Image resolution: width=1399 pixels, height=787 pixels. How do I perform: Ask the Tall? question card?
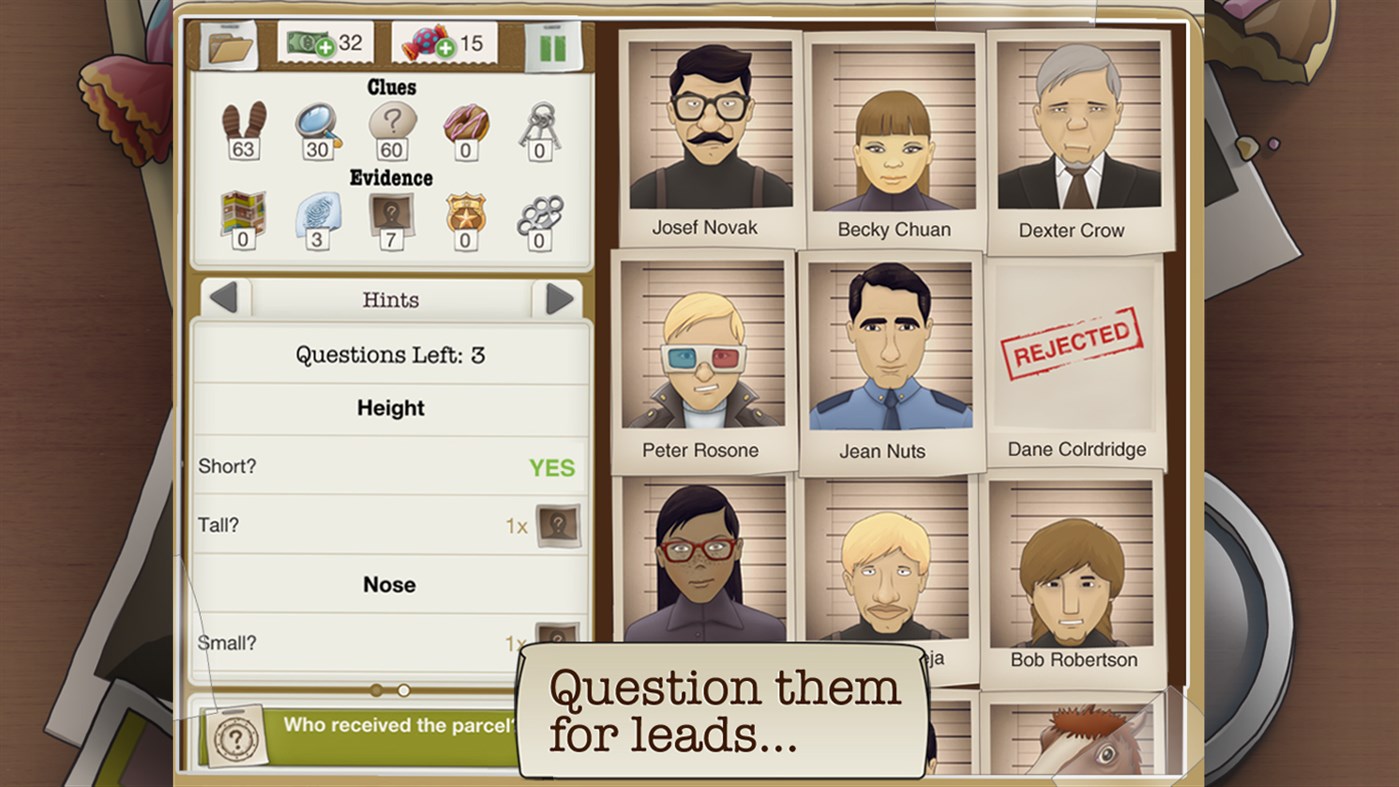point(390,524)
